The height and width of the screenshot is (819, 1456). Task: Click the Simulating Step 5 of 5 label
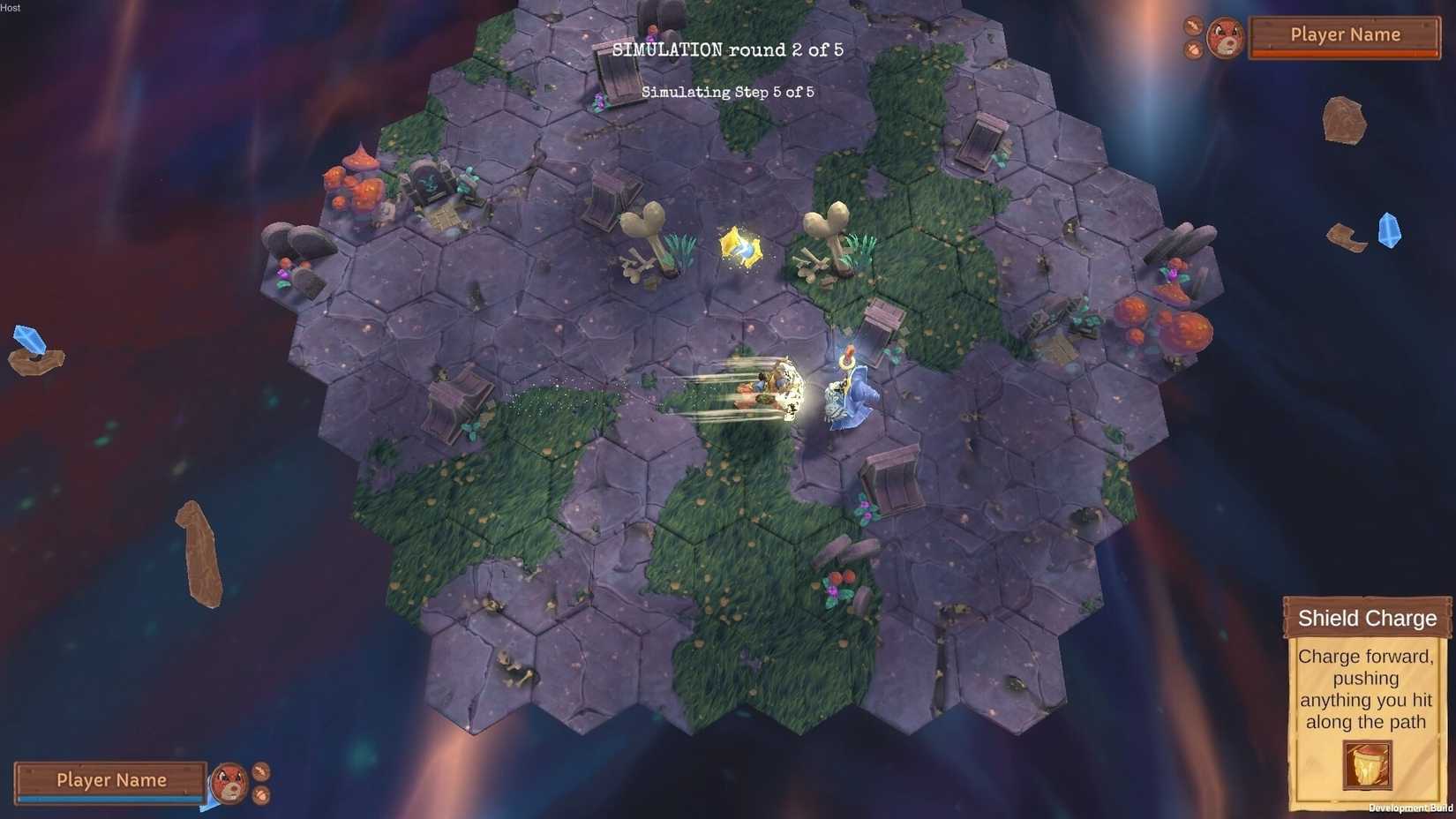point(727,92)
